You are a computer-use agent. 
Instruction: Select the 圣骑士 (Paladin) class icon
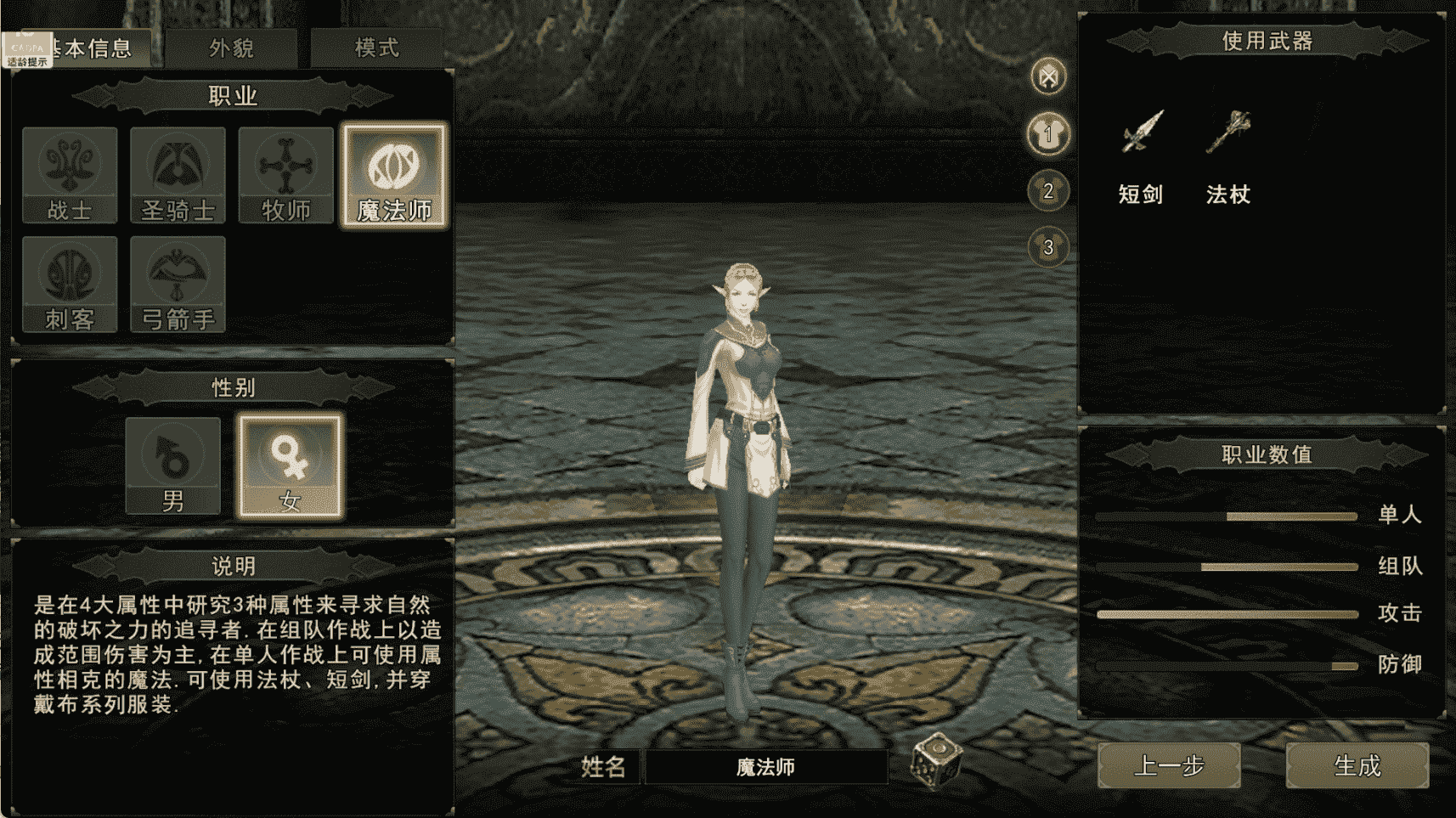tap(178, 174)
